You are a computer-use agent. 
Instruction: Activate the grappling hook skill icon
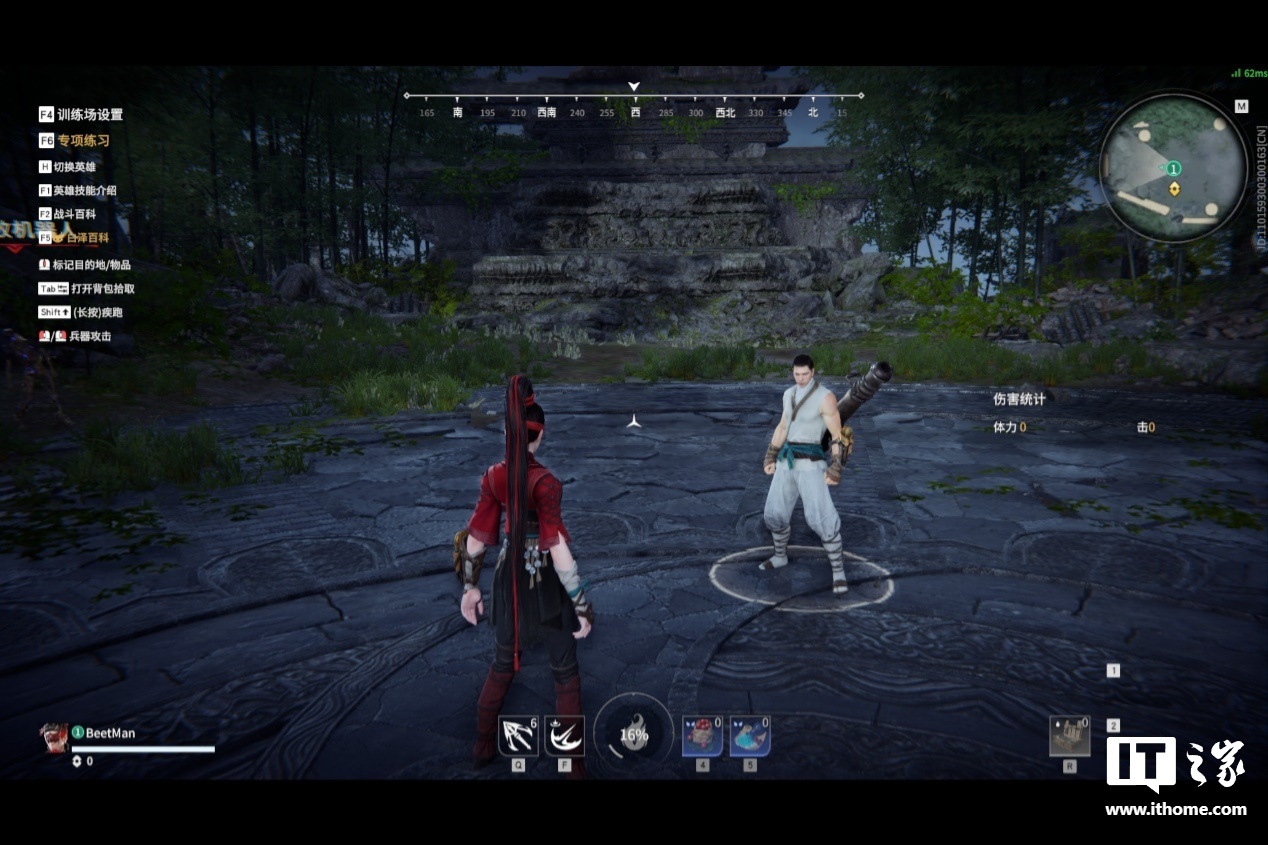tap(518, 736)
